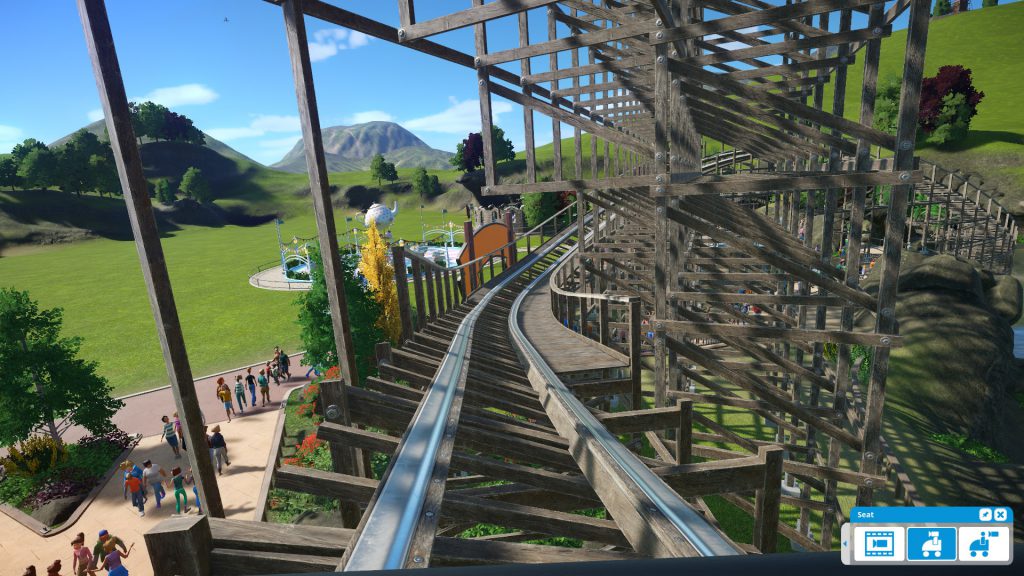Close the Seat camera panel

[x=1002, y=514]
